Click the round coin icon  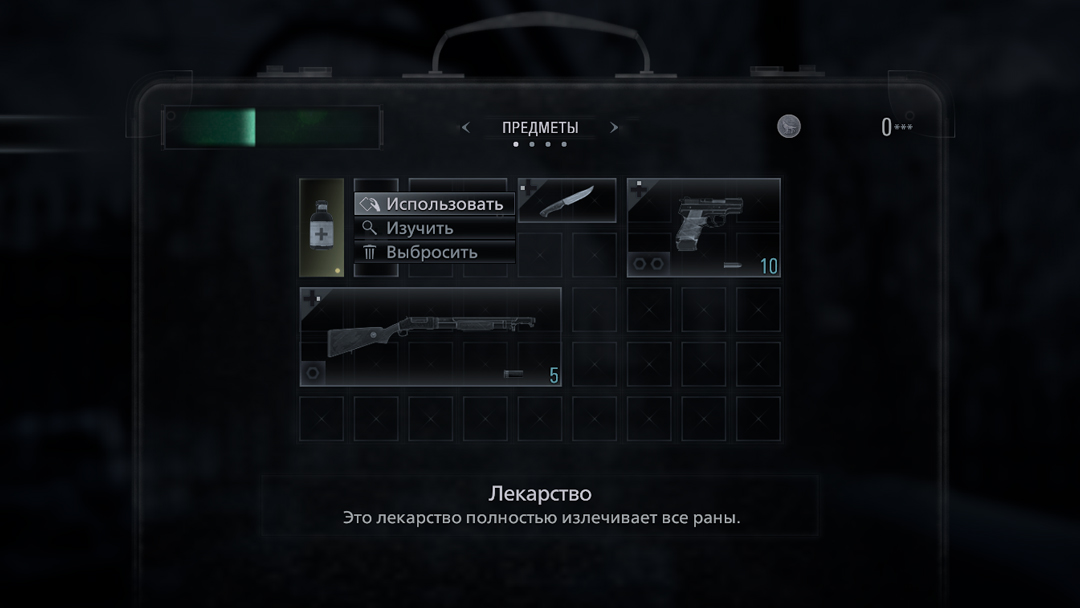point(789,127)
